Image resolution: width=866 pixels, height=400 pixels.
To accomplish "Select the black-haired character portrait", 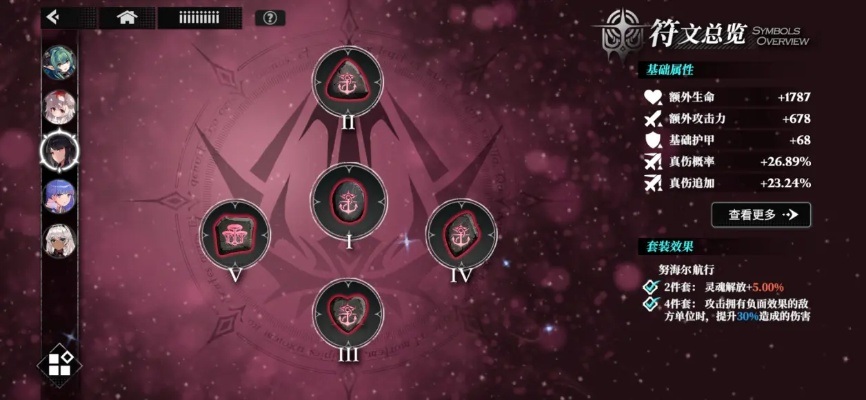I will coord(57,150).
